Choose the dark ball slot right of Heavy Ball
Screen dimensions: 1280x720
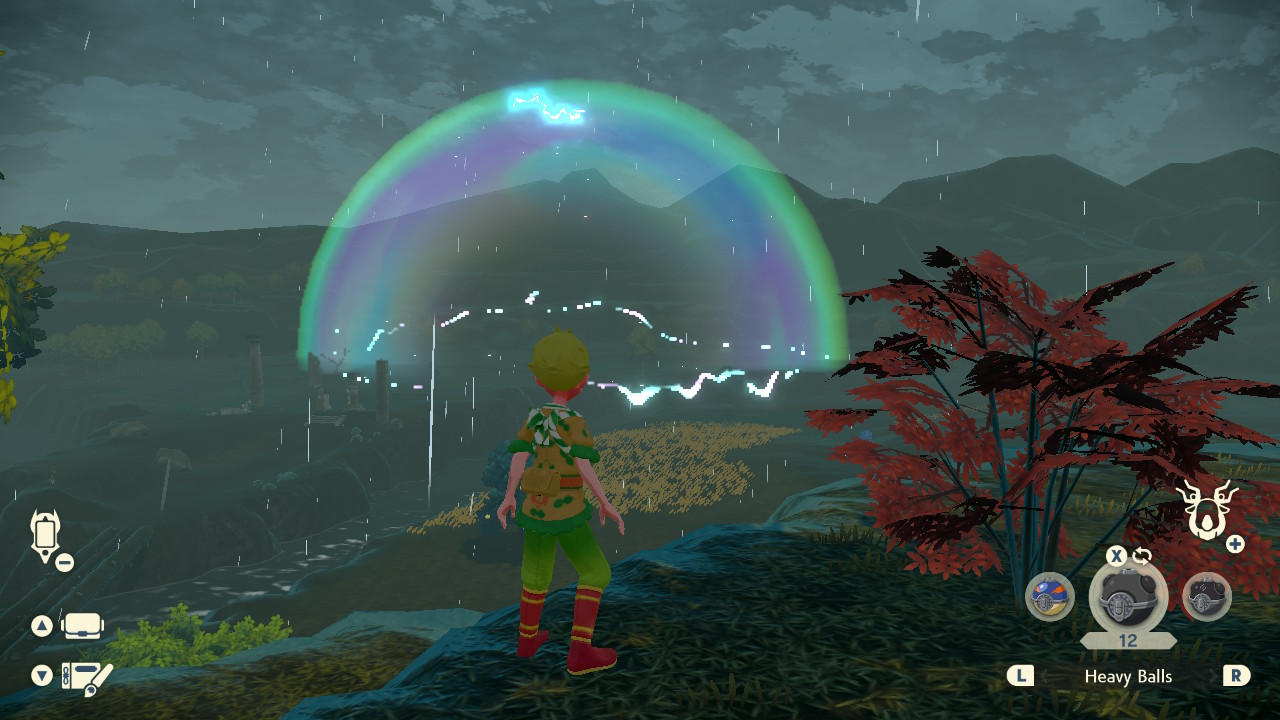(1206, 597)
